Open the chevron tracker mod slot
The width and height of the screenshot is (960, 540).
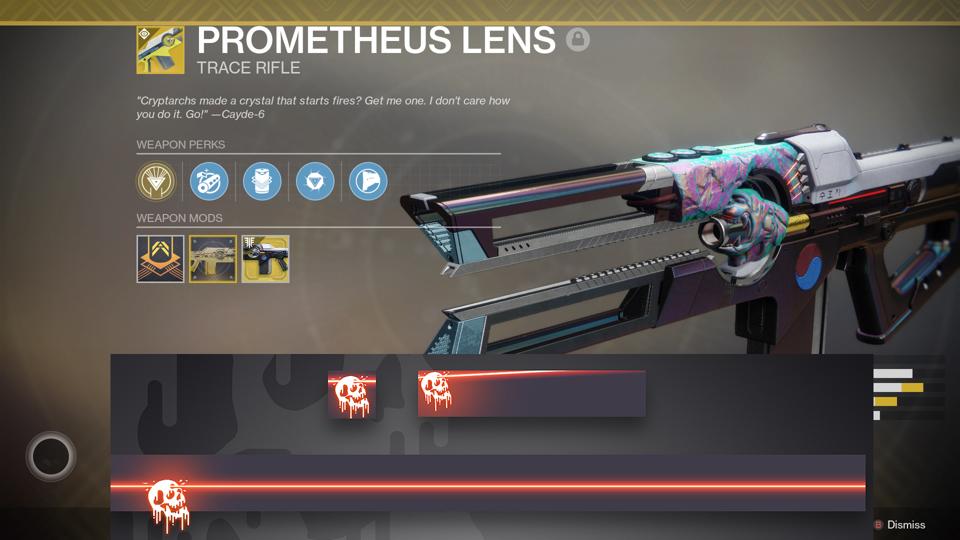tap(160, 259)
